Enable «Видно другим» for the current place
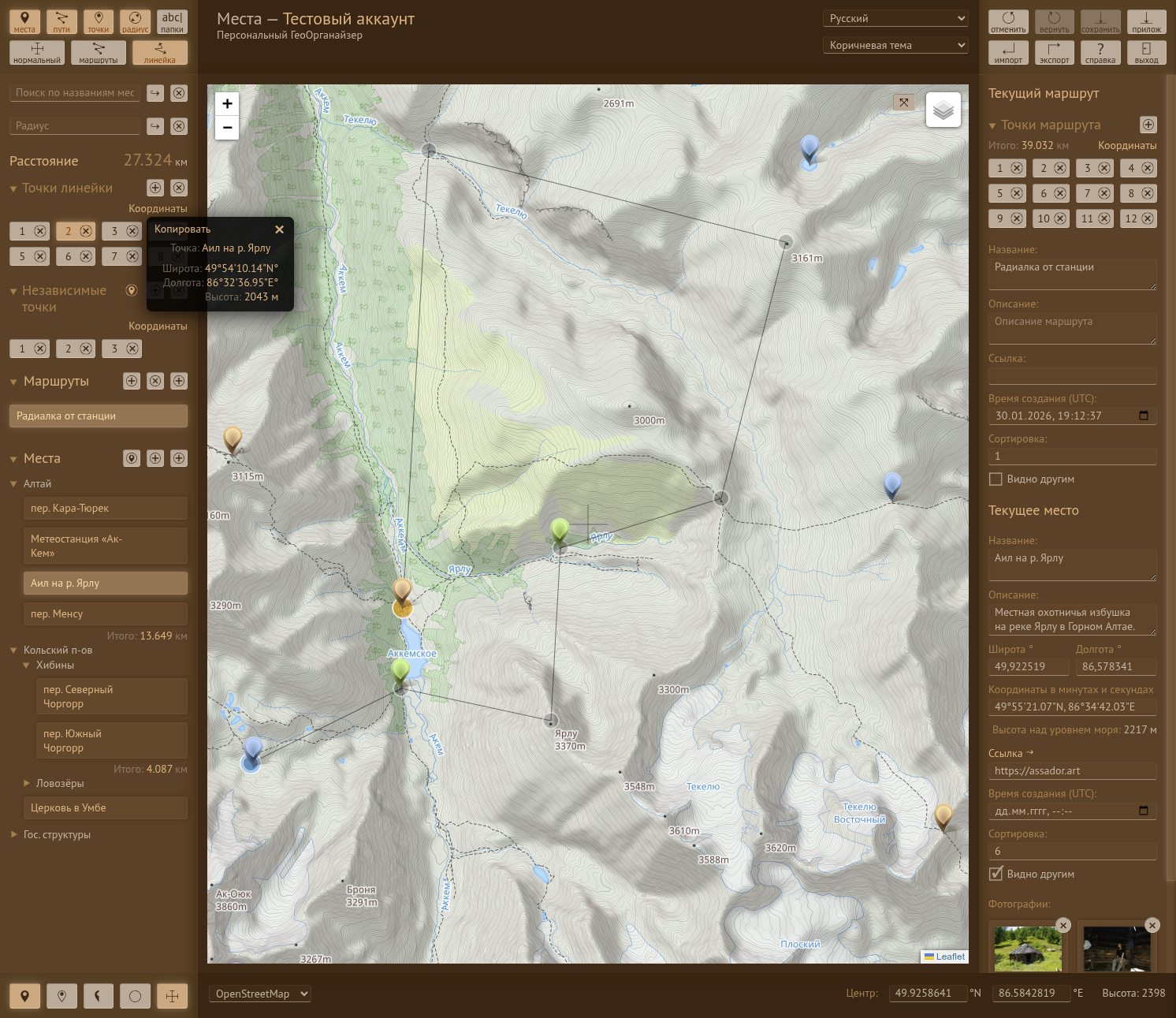This screenshot has width=1176, height=1018. (x=996, y=874)
